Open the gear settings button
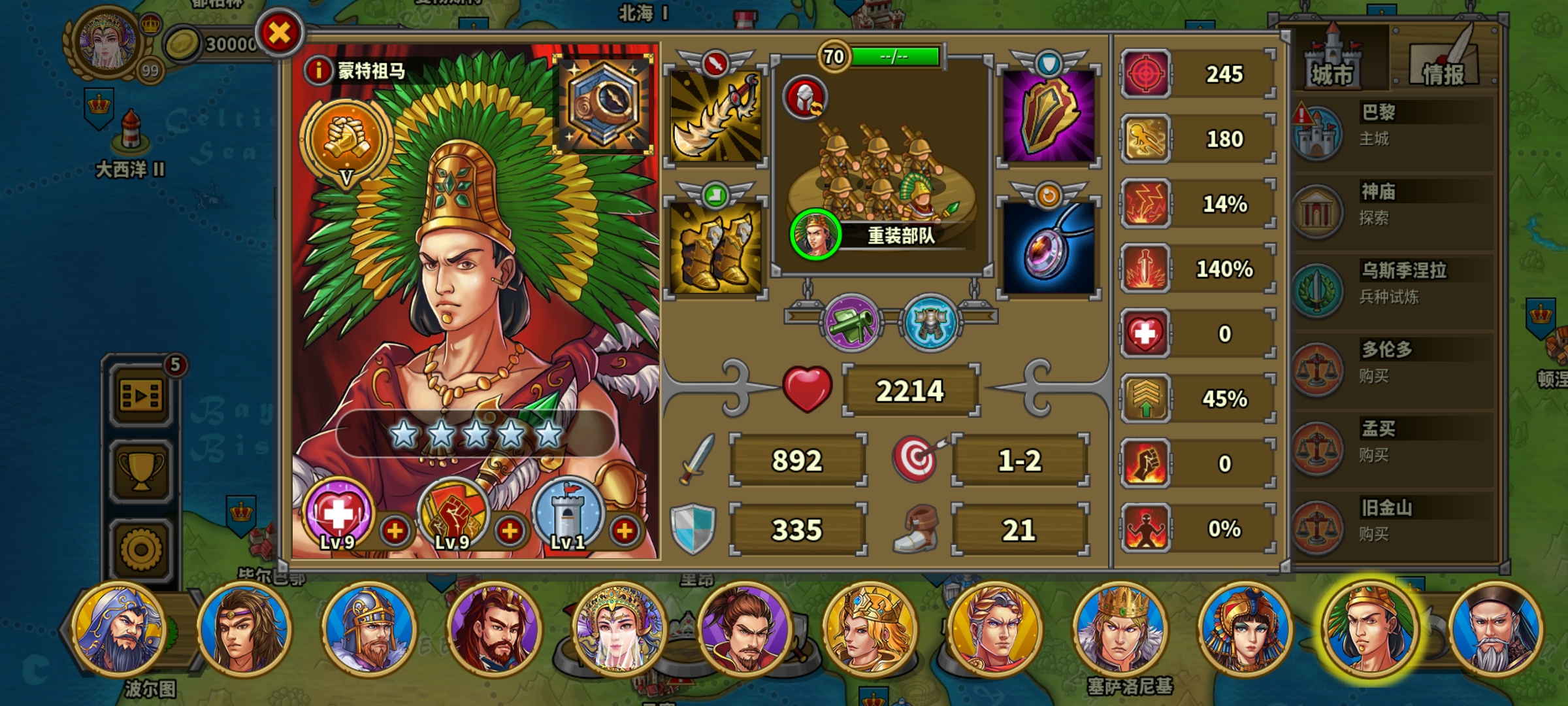1568x706 pixels. tap(141, 549)
